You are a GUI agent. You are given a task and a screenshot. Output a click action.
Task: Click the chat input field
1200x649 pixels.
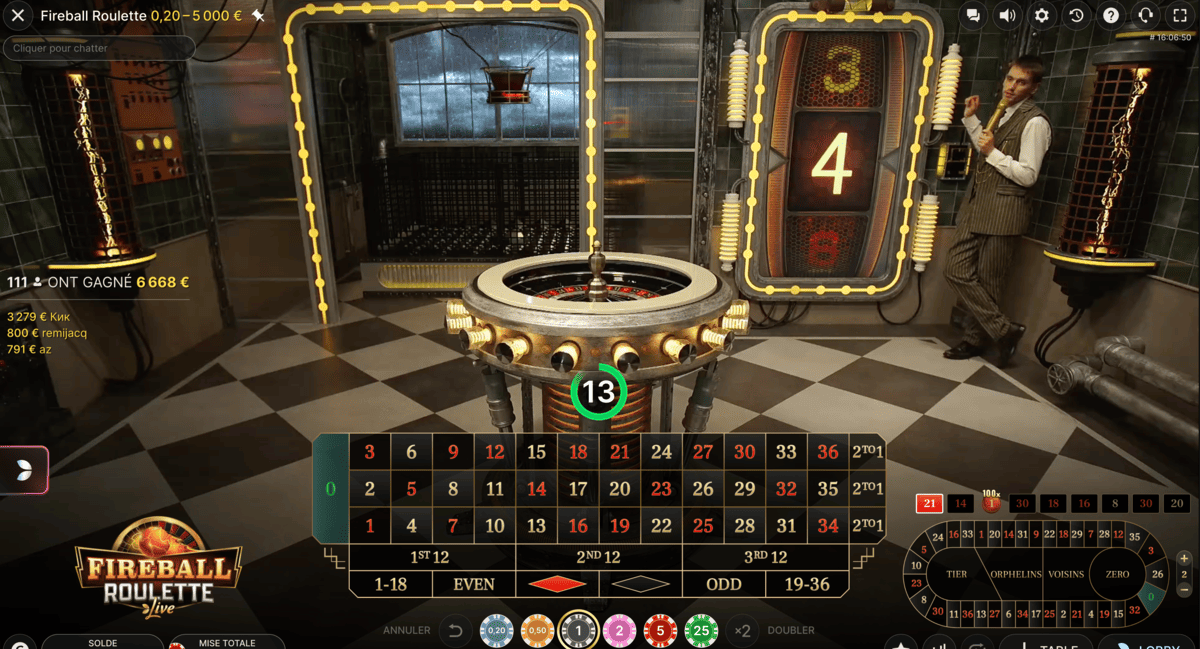[x=98, y=48]
